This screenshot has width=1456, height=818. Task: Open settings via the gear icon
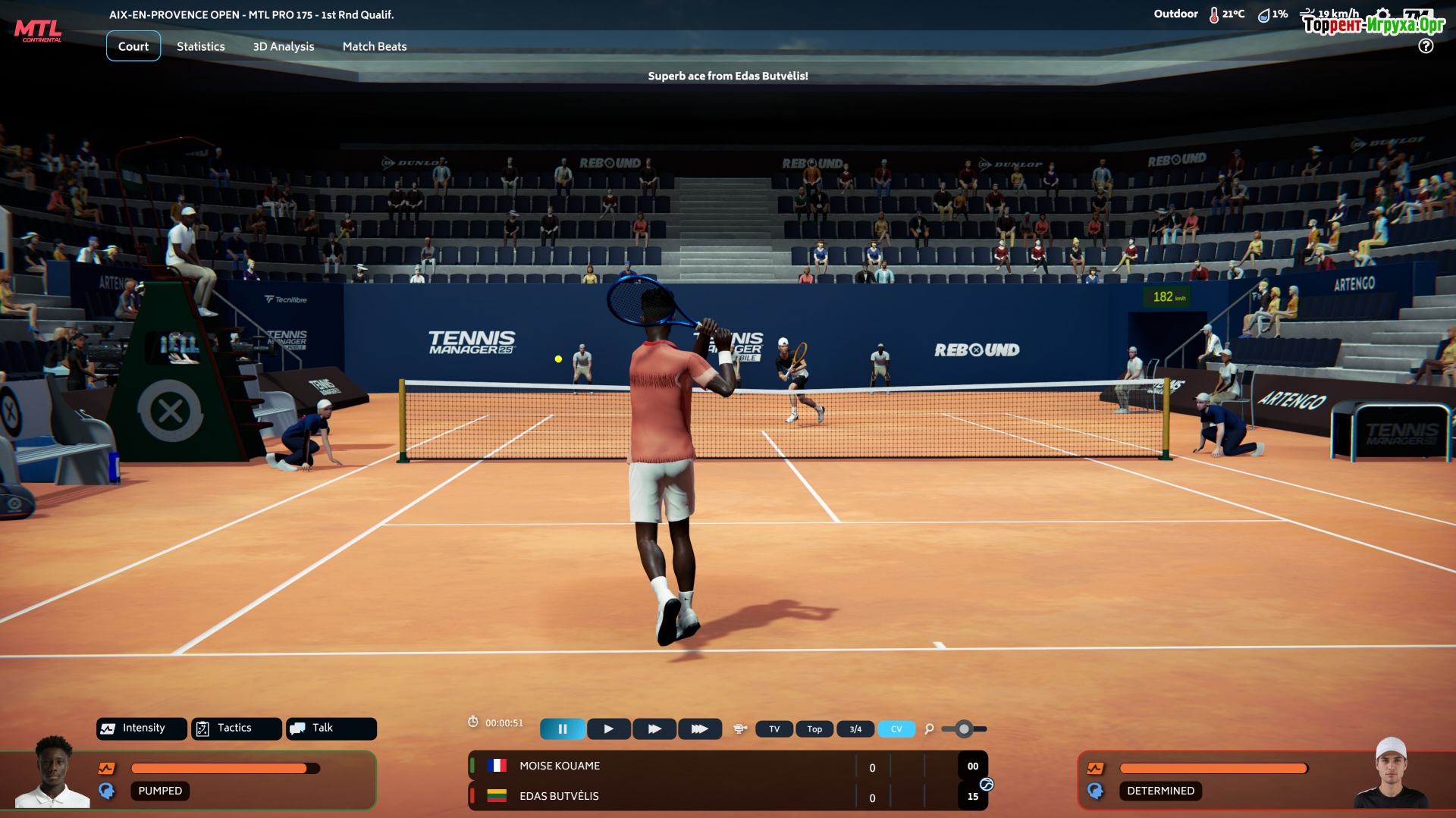click(1383, 14)
